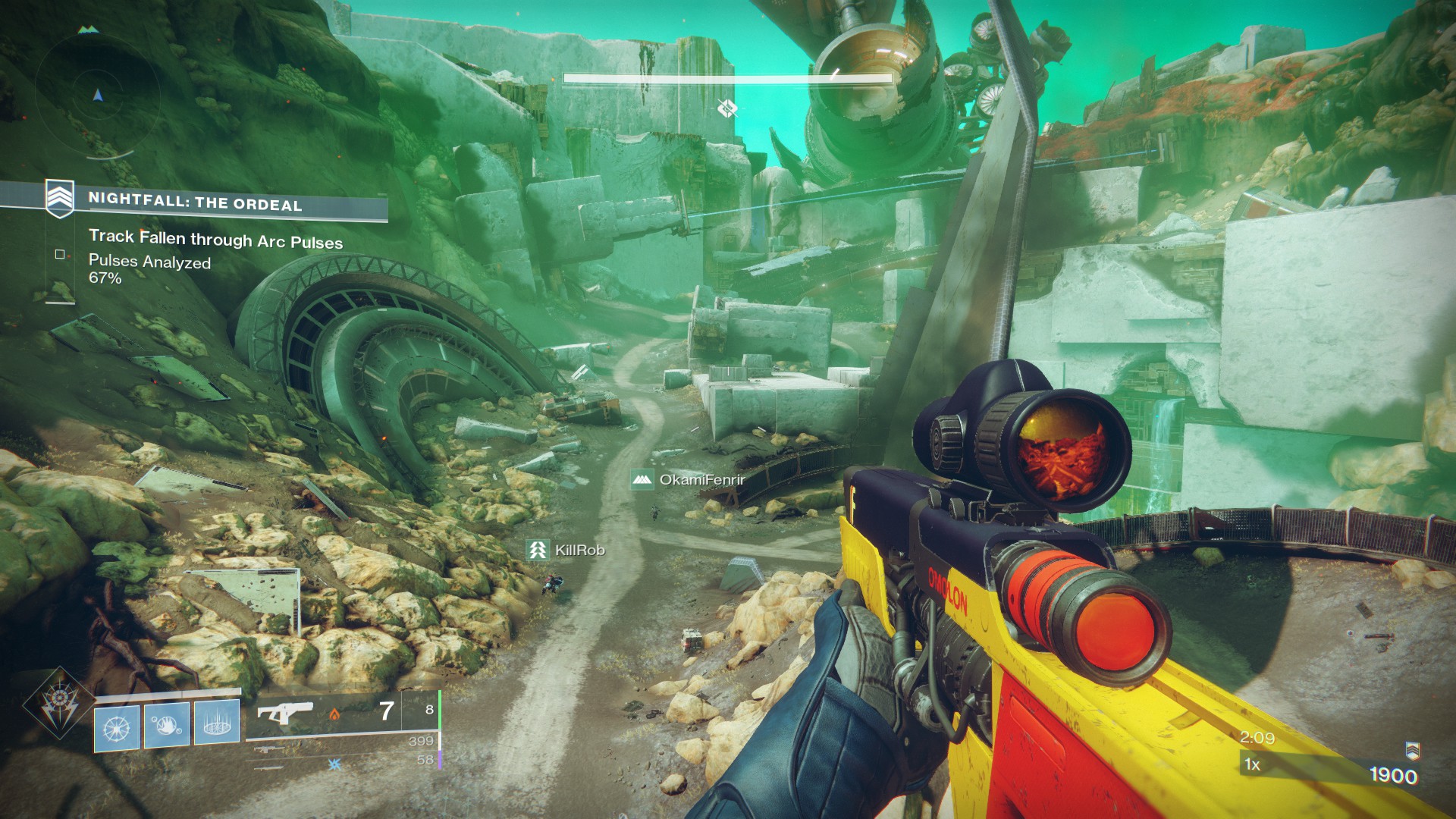This screenshot has width=1456, height=819.
Task: Select the equipped weapon icon
Action: (285, 713)
